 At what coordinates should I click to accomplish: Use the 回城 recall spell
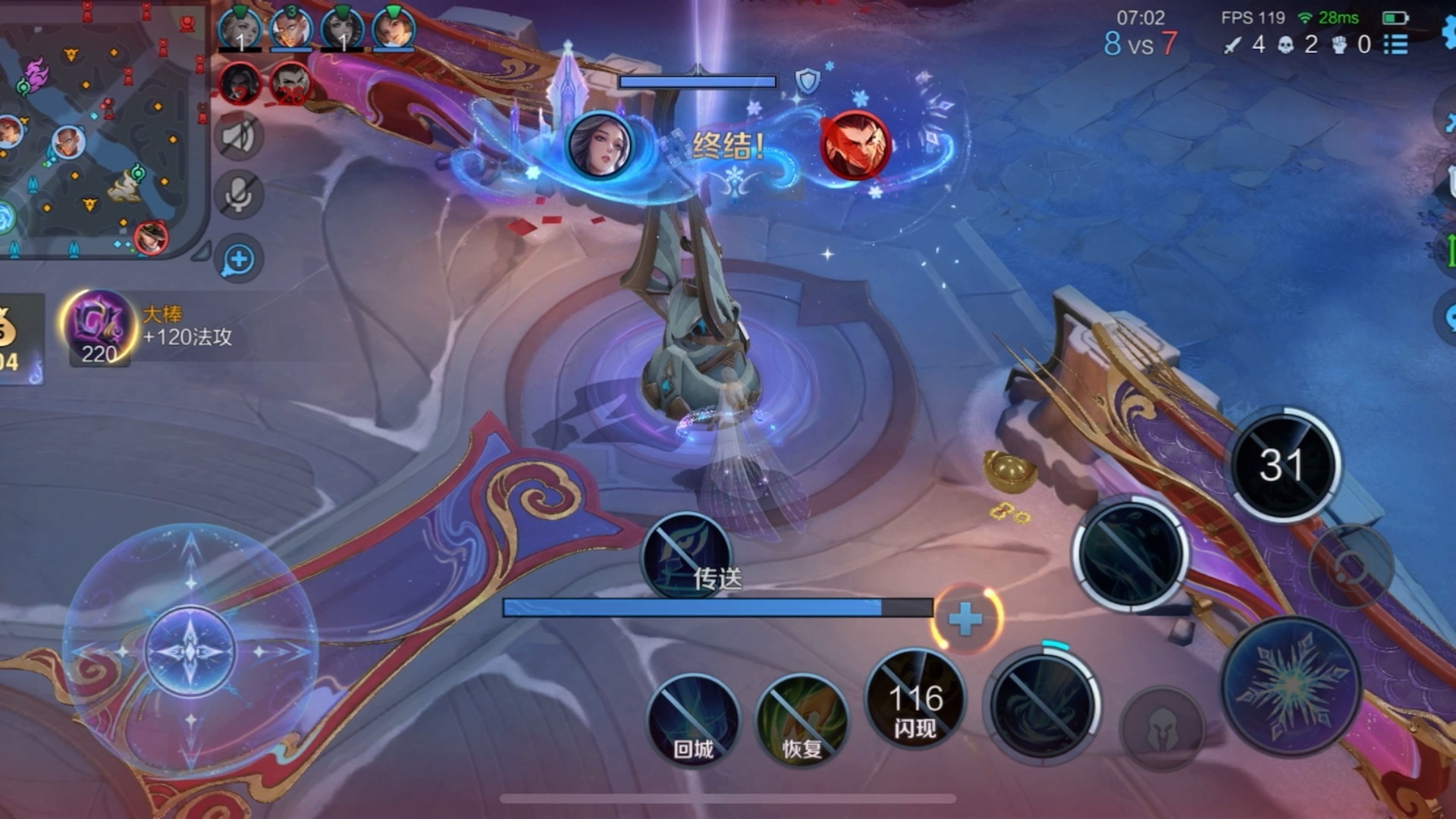[x=693, y=719]
